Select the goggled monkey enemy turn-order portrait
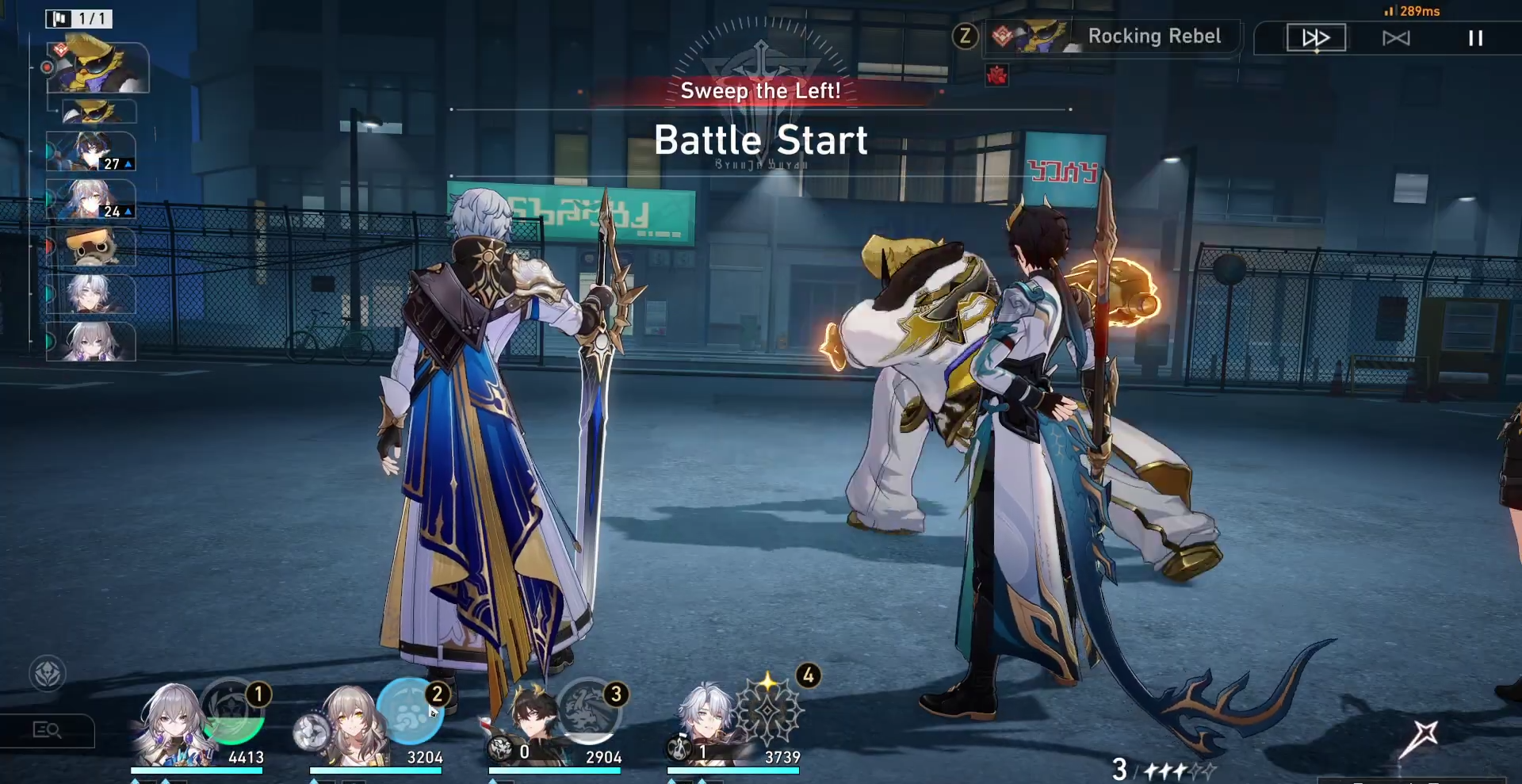 (90, 247)
